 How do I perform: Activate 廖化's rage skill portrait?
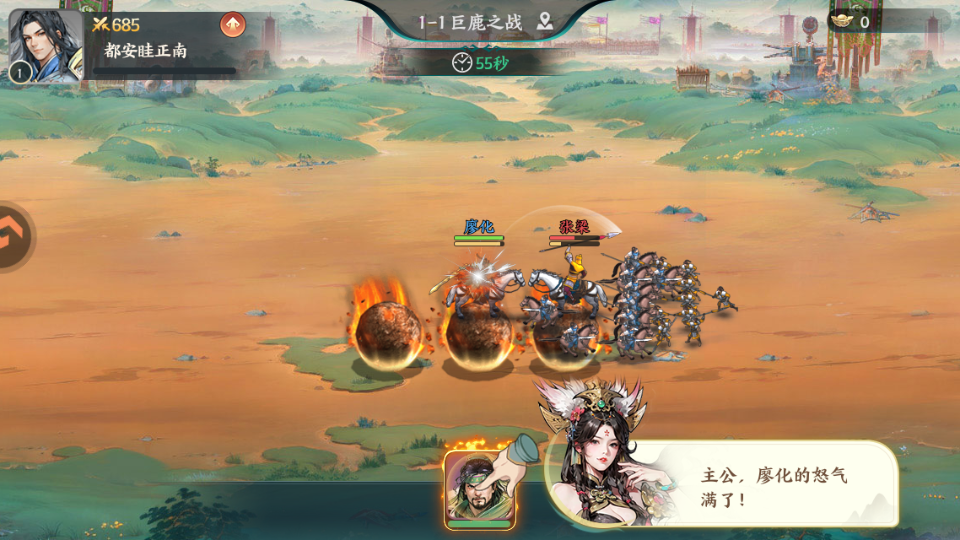(x=479, y=489)
